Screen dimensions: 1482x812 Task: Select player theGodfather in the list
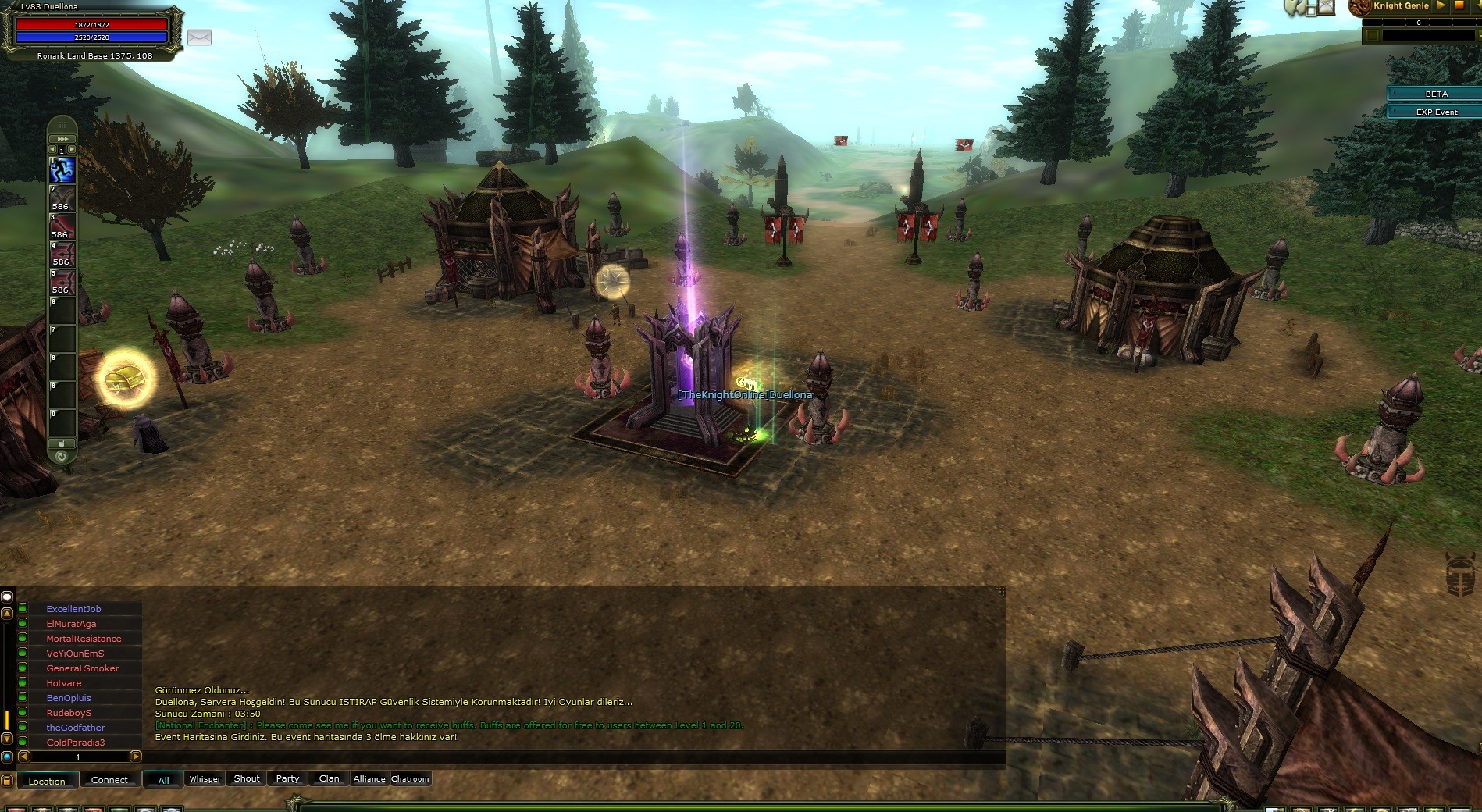[75, 728]
